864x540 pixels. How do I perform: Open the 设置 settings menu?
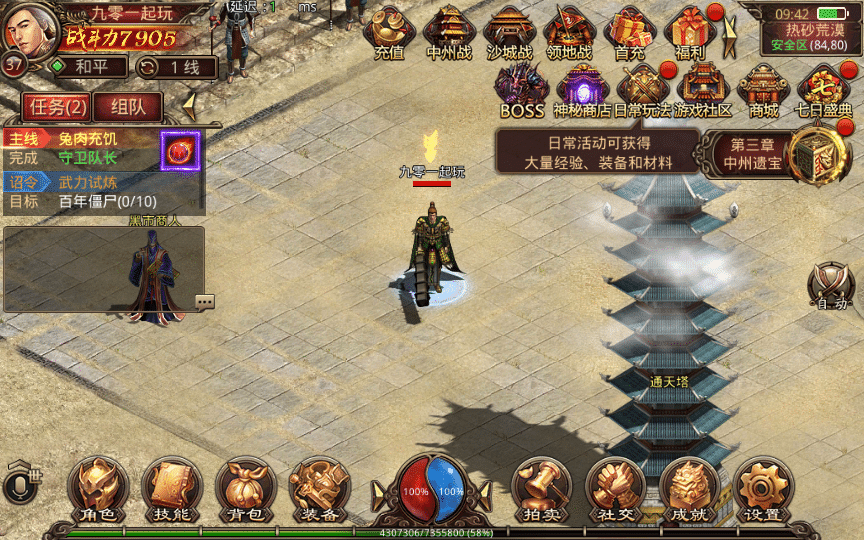point(763,488)
